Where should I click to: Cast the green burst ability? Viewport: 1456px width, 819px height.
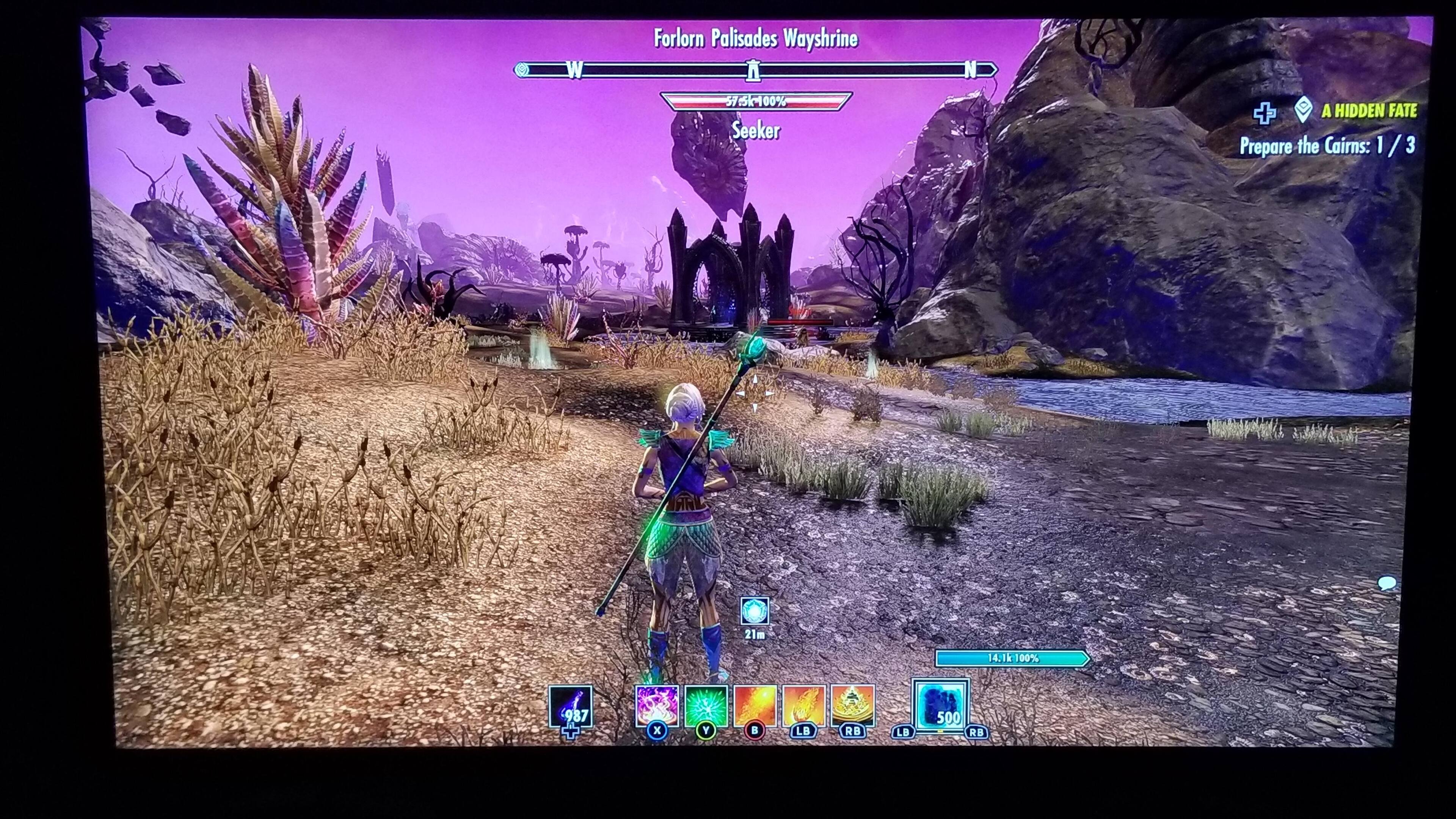point(705,706)
